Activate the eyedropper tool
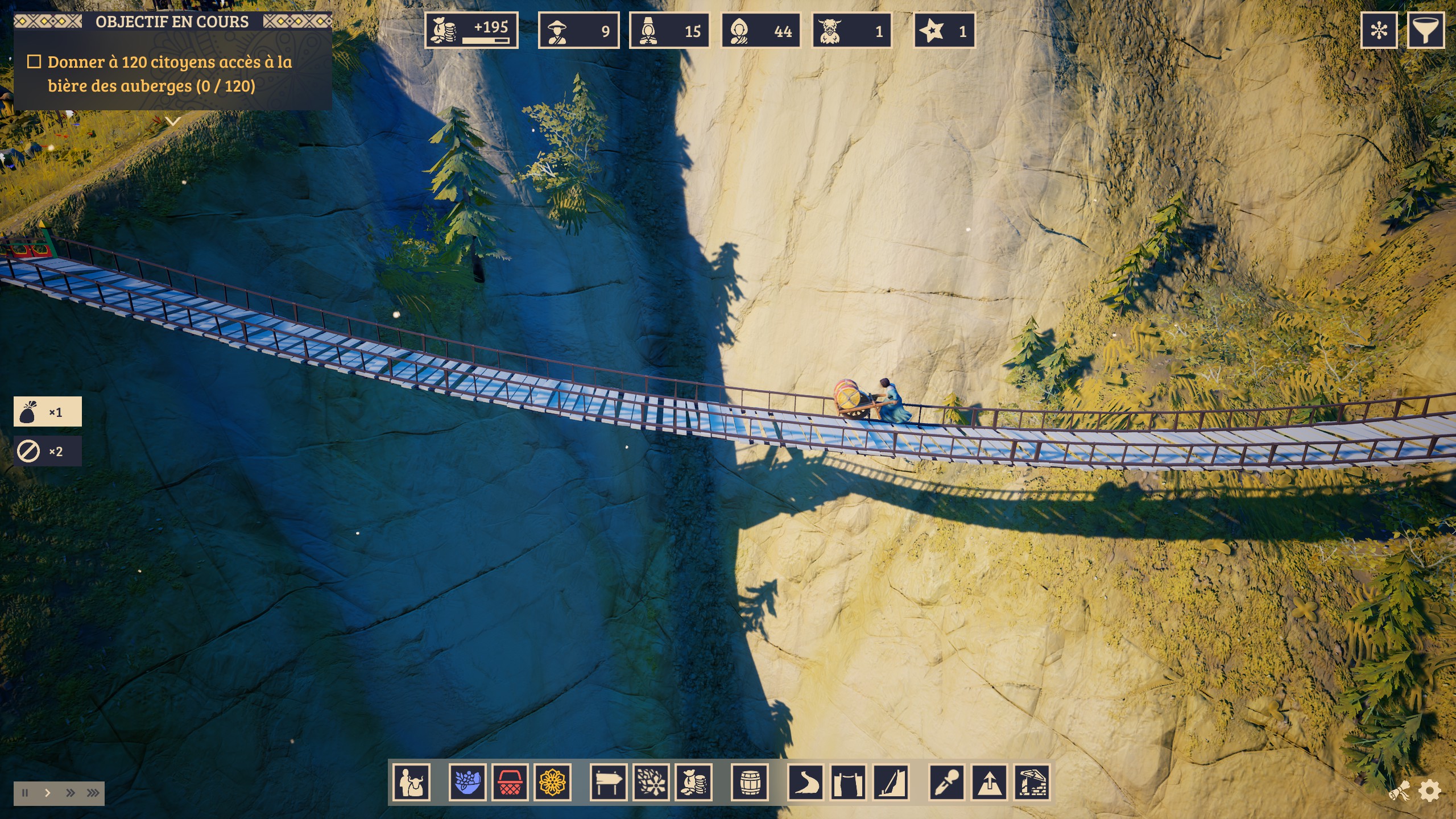 [947, 783]
